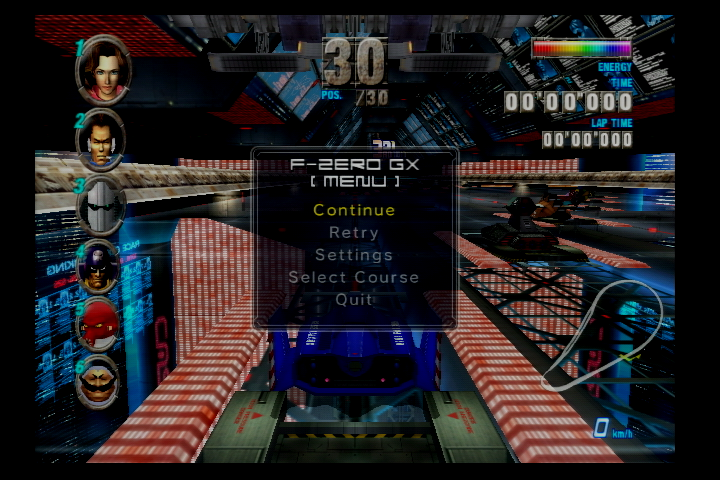The width and height of the screenshot is (720, 480).
Task: Select Continue in the pause menu
Action: (x=354, y=210)
